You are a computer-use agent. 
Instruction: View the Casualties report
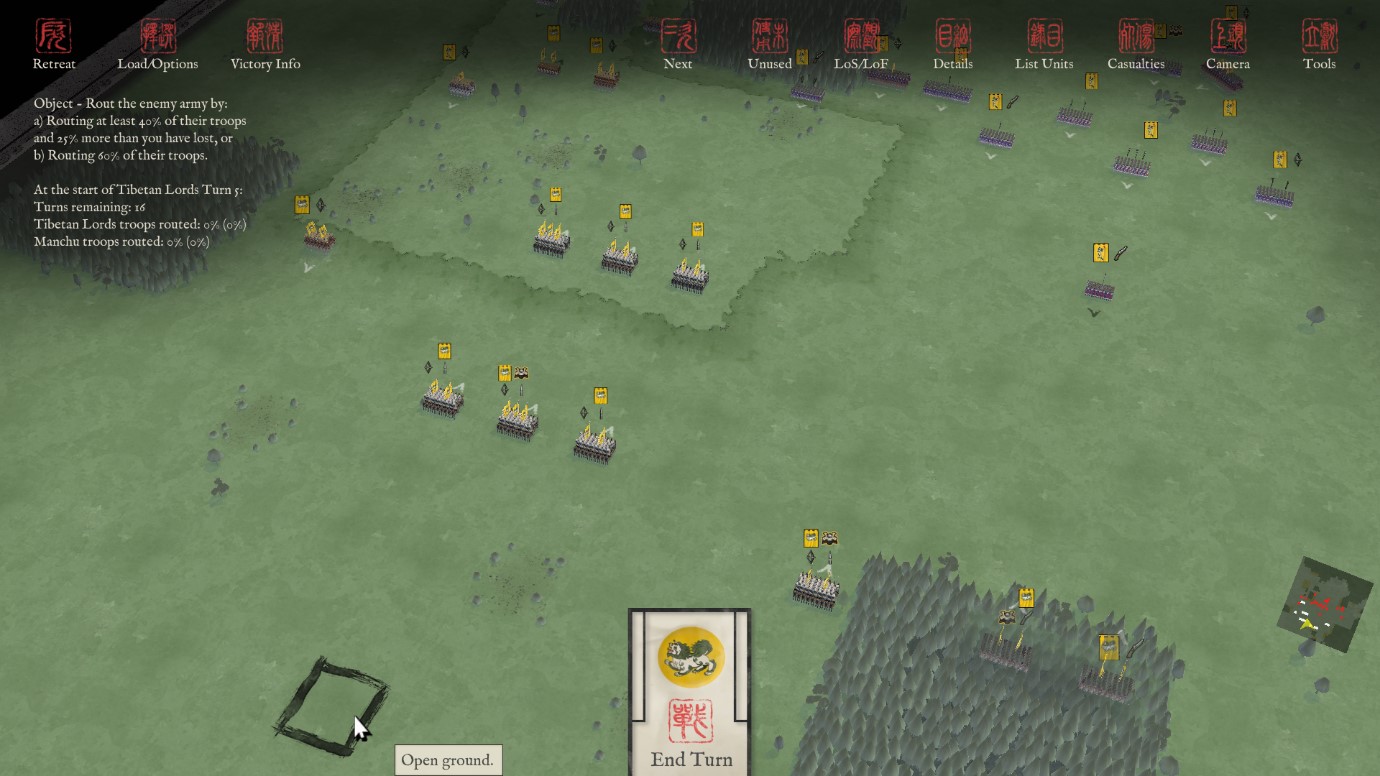[1136, 45]
